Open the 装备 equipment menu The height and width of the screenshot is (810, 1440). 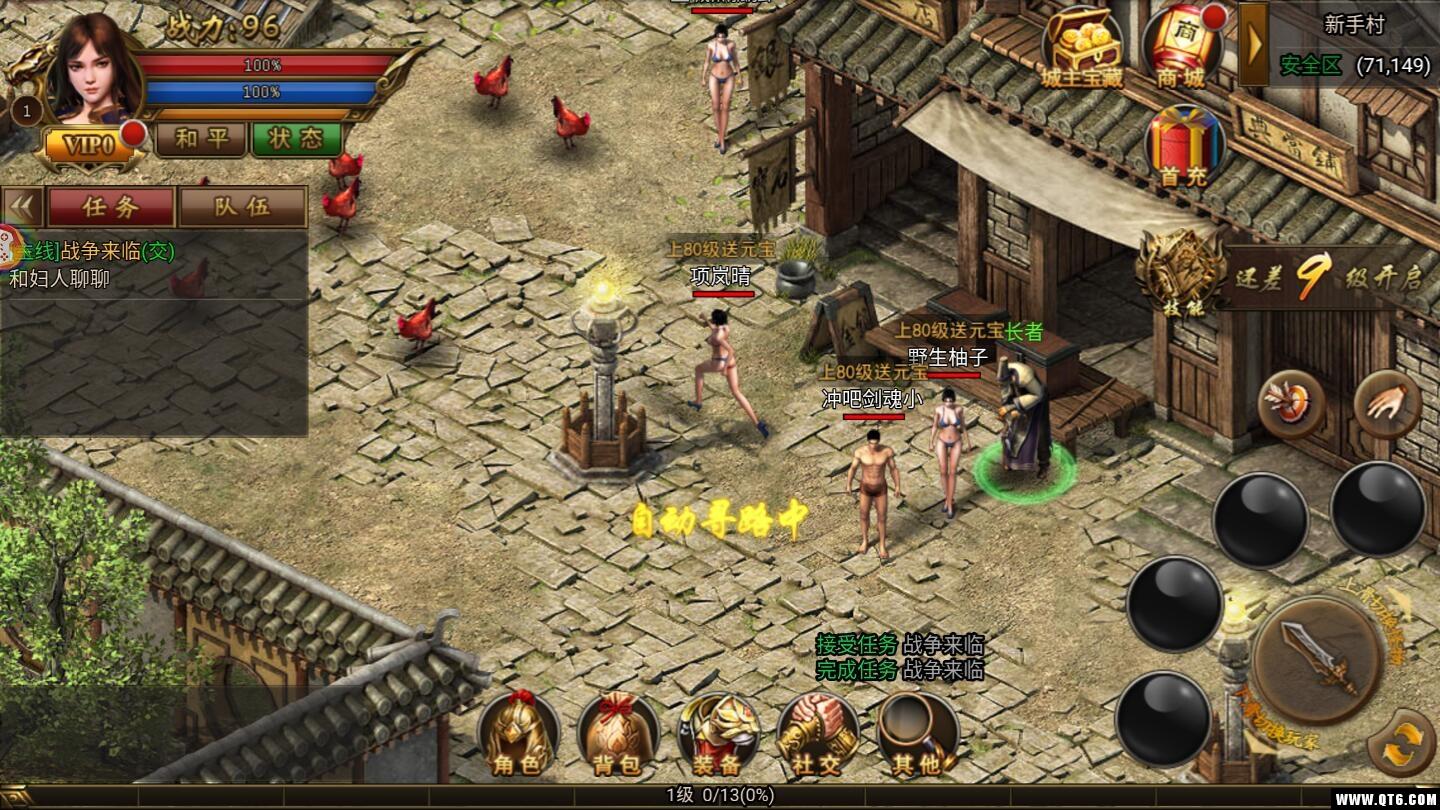pos(717,736)
